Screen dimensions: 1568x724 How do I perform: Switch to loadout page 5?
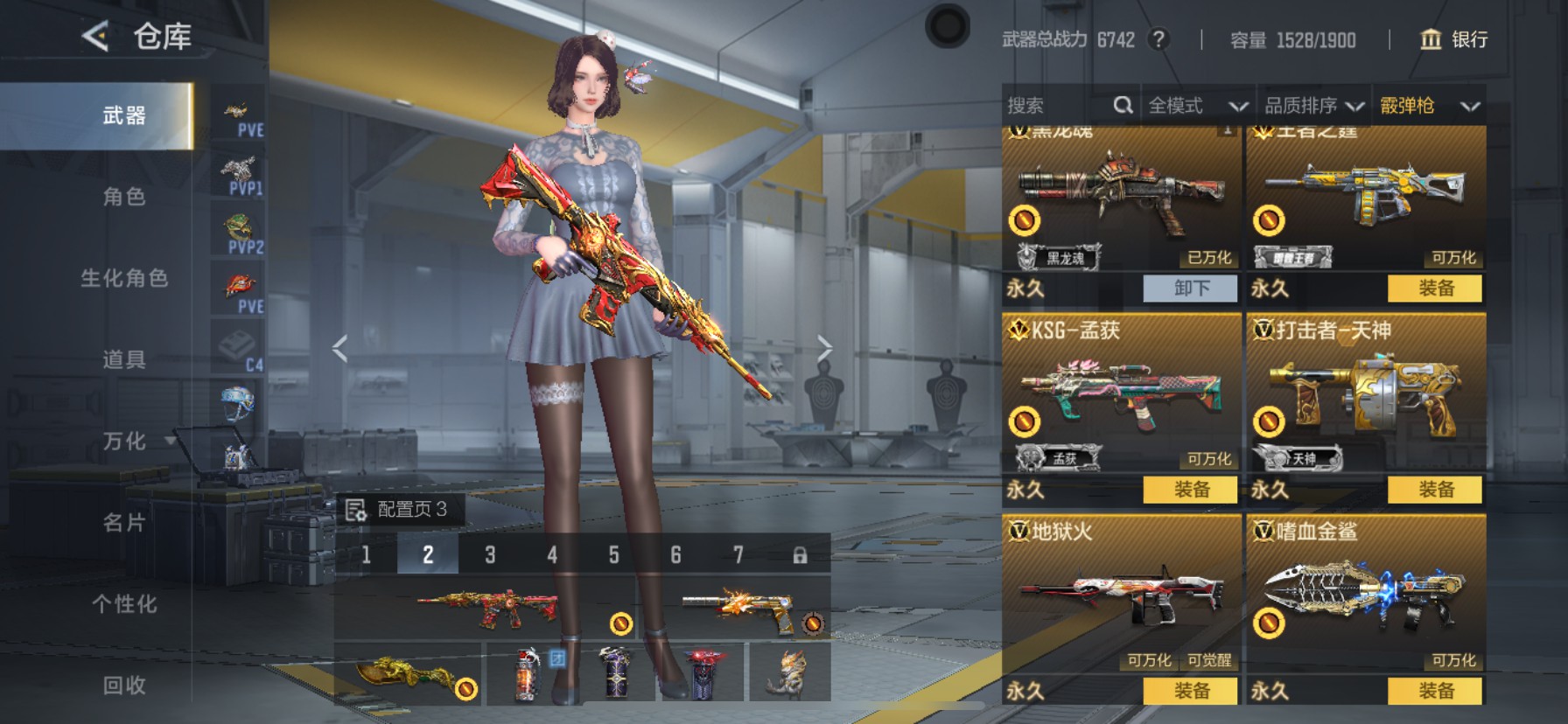(x=613, y=555)
